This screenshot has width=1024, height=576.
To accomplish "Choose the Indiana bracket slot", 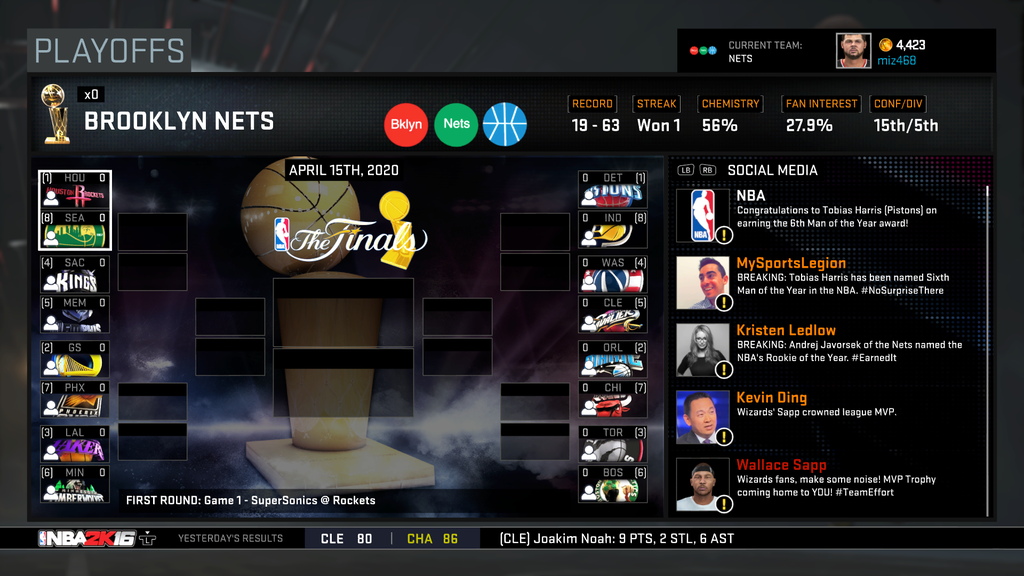I will tap(613, 230).
